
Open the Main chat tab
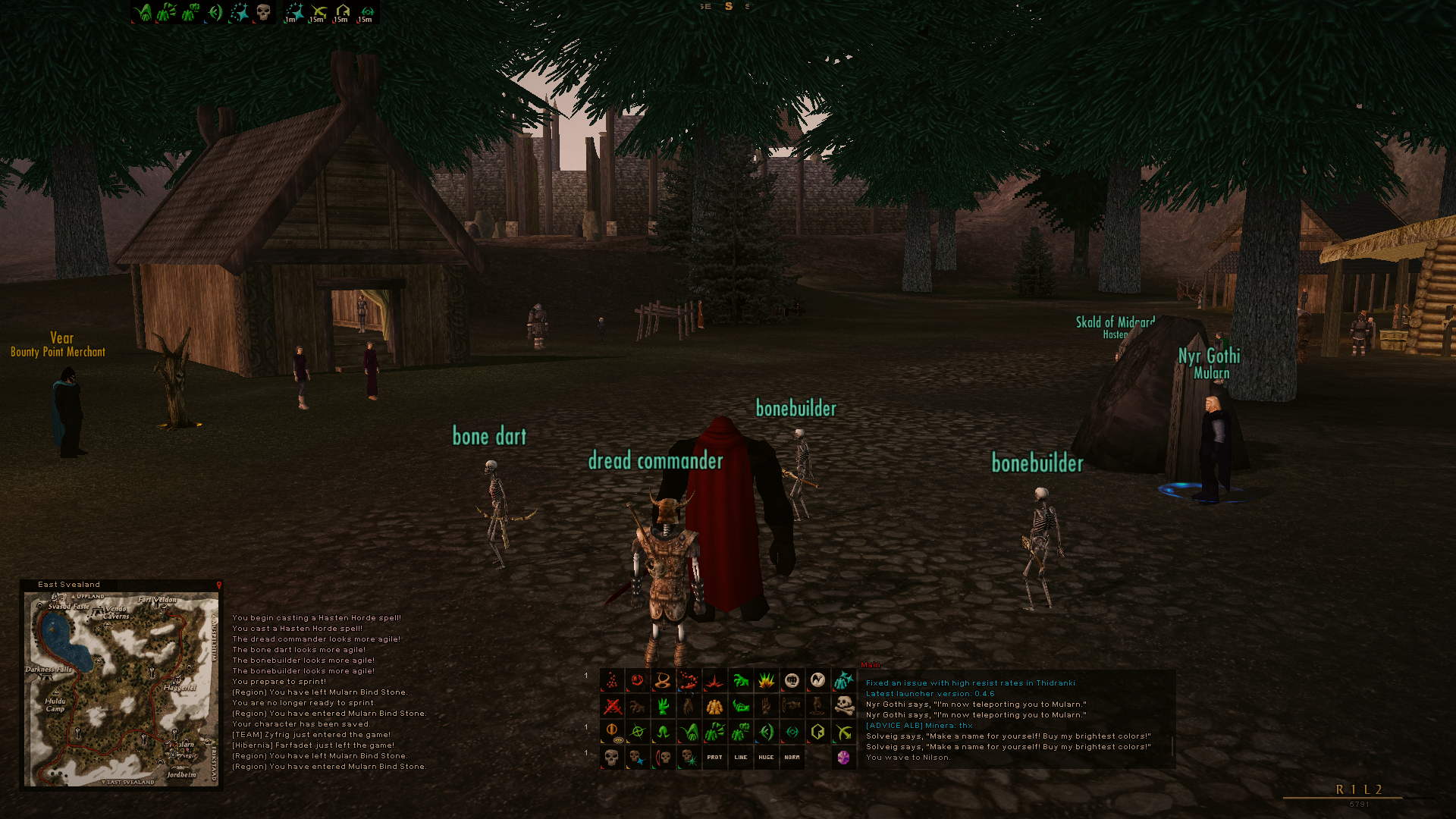click(x=871, y=665)
